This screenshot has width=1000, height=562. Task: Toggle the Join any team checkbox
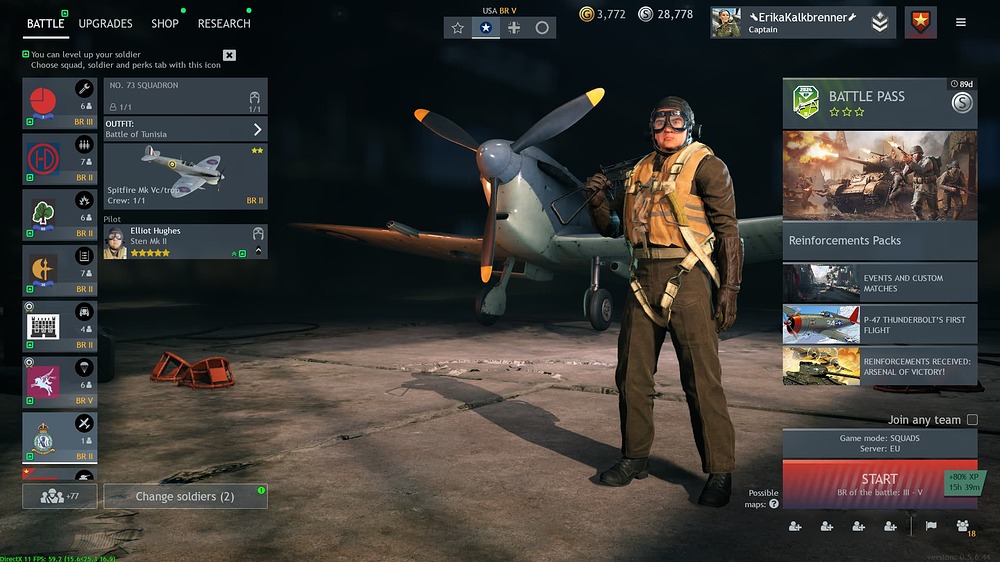[x=972, y=420]
